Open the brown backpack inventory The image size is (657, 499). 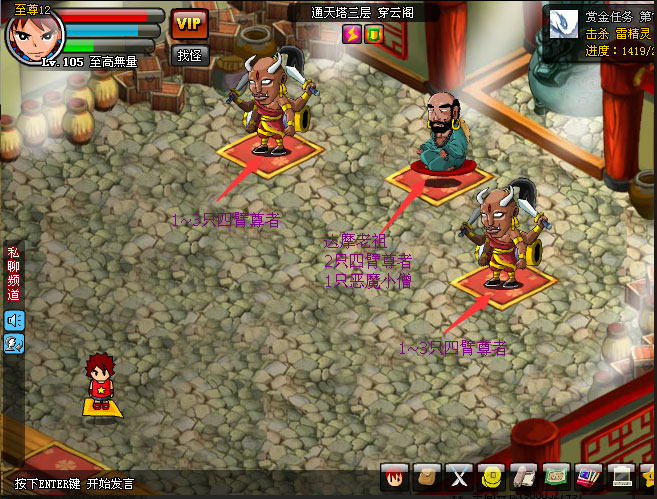coord(427,477)
